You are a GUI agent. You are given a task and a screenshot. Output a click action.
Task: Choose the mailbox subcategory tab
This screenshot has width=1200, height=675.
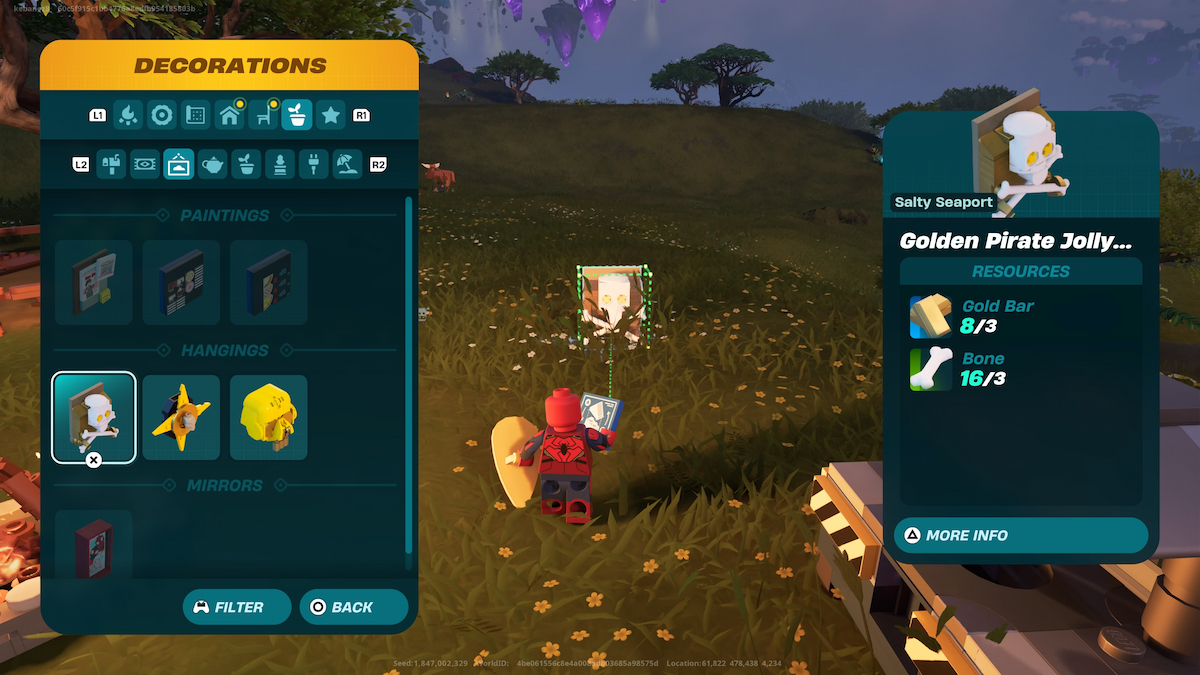click(x=111, y=164)
